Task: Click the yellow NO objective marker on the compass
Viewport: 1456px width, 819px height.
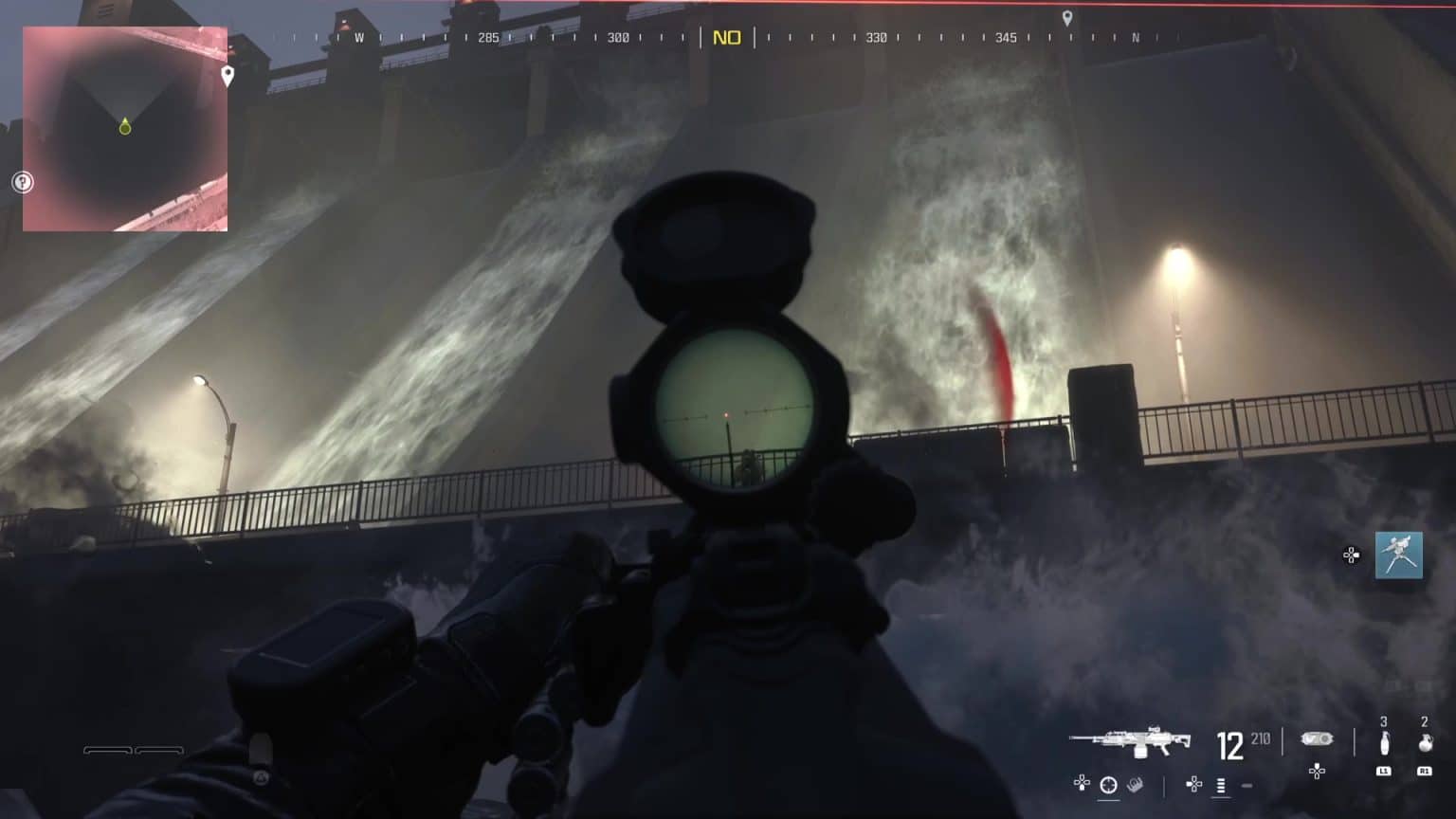Action: (x=728, y=38)
